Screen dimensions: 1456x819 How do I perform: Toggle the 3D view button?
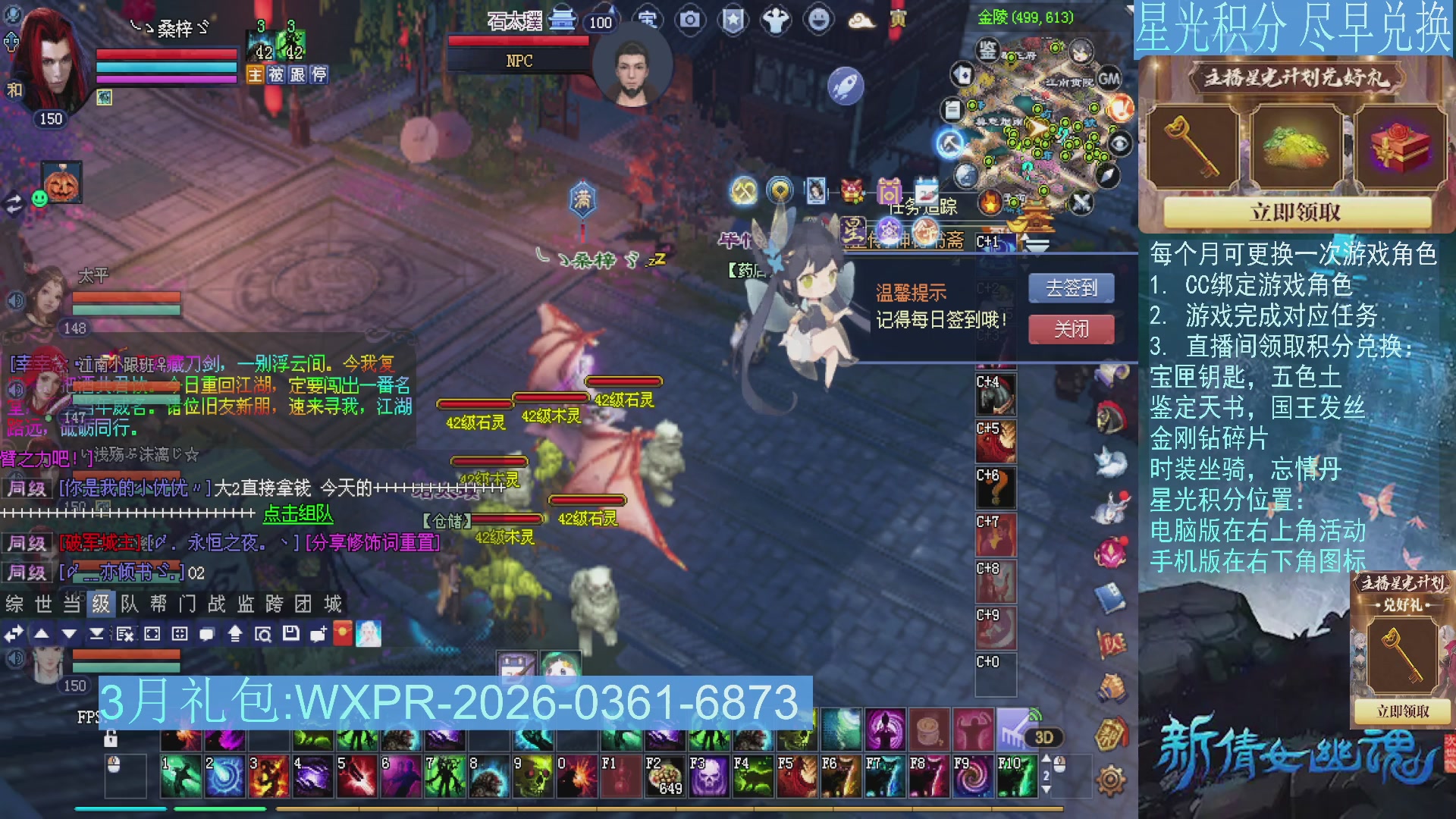pyautogui.click(x=1043, y=736)
